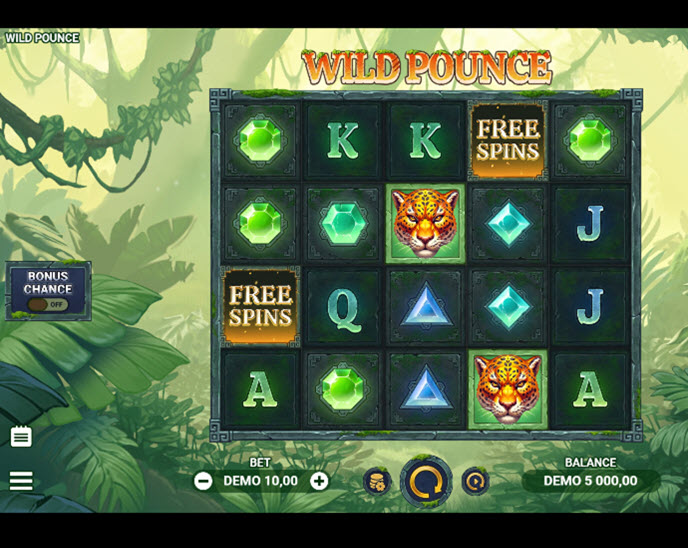Increase the bet with the plus button

coord(319,481)
